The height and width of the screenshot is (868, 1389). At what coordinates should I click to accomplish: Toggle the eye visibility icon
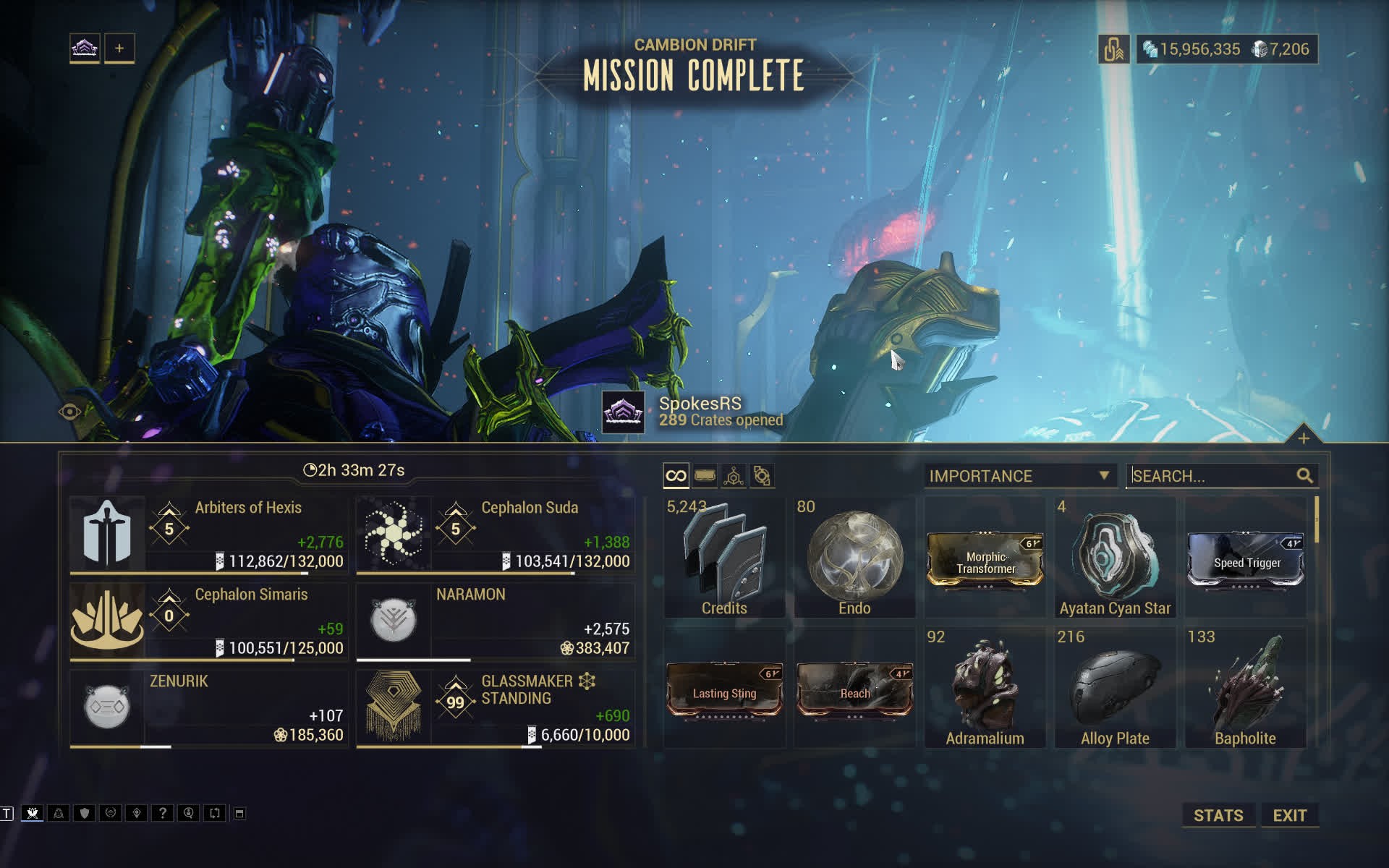click(x=69, y=412)
